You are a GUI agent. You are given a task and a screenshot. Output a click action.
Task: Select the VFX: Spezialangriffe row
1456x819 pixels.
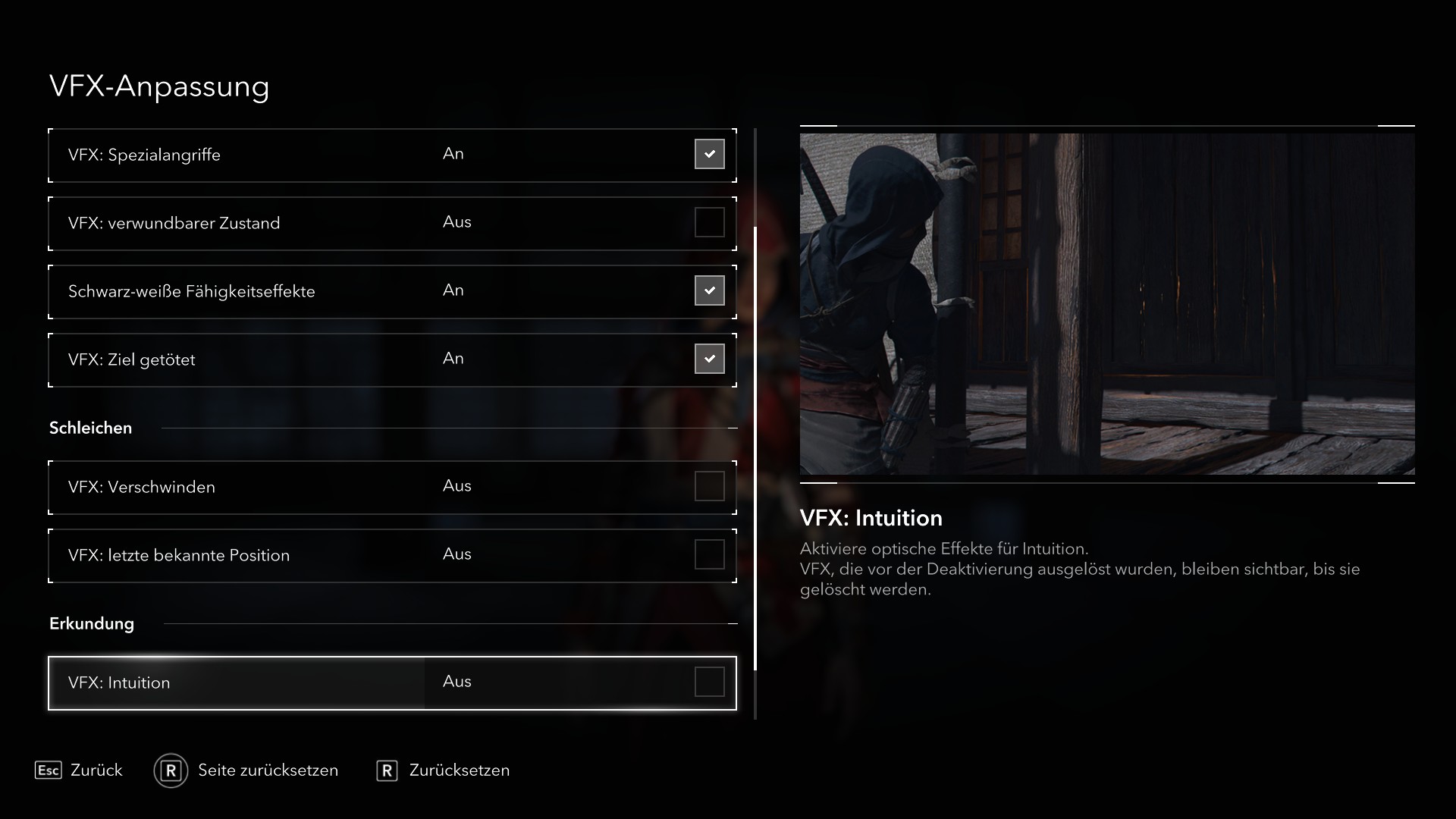click(x=303, y=154)
